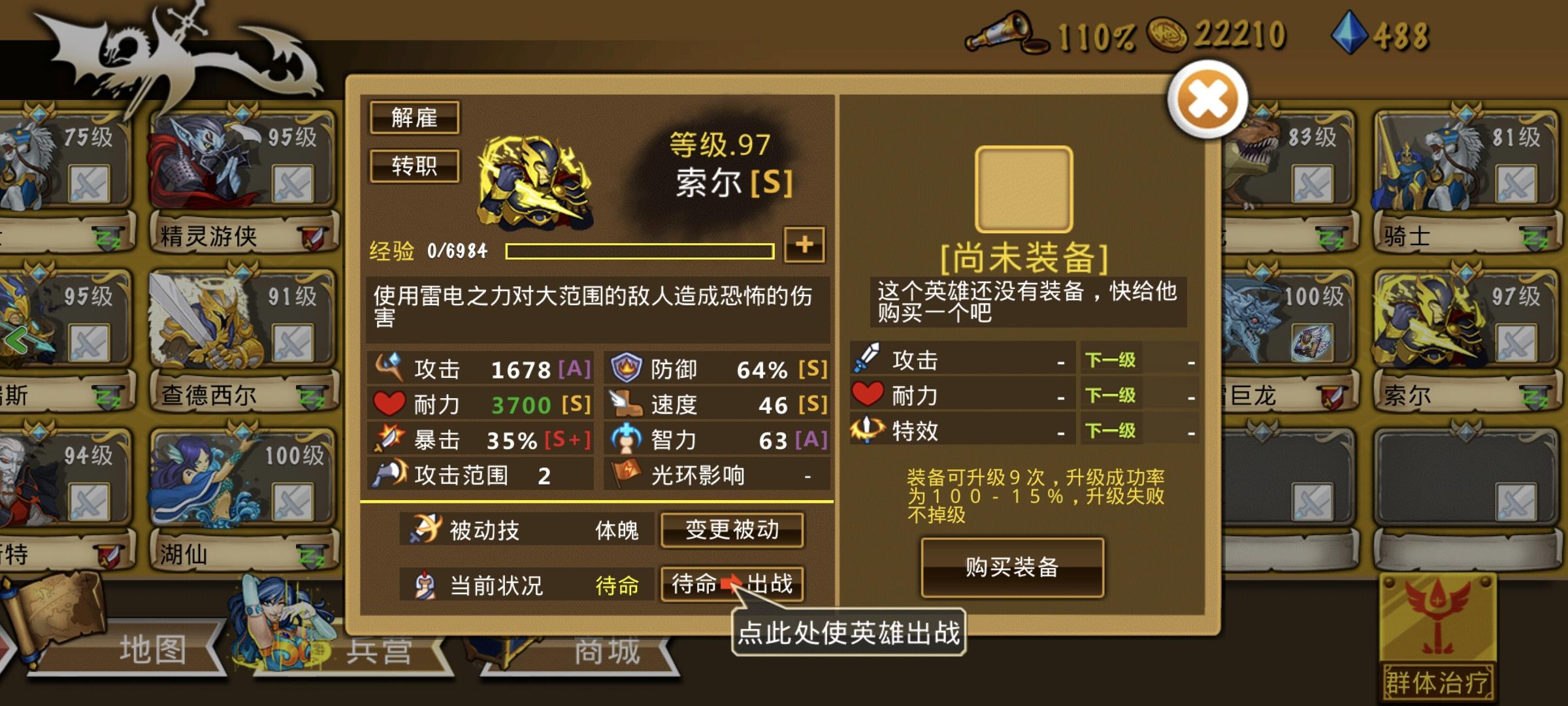This screenshot has width=1568, height=706.
Task: Open the 变更被动 passive skill changer
Action: click(x=732, y=531)
